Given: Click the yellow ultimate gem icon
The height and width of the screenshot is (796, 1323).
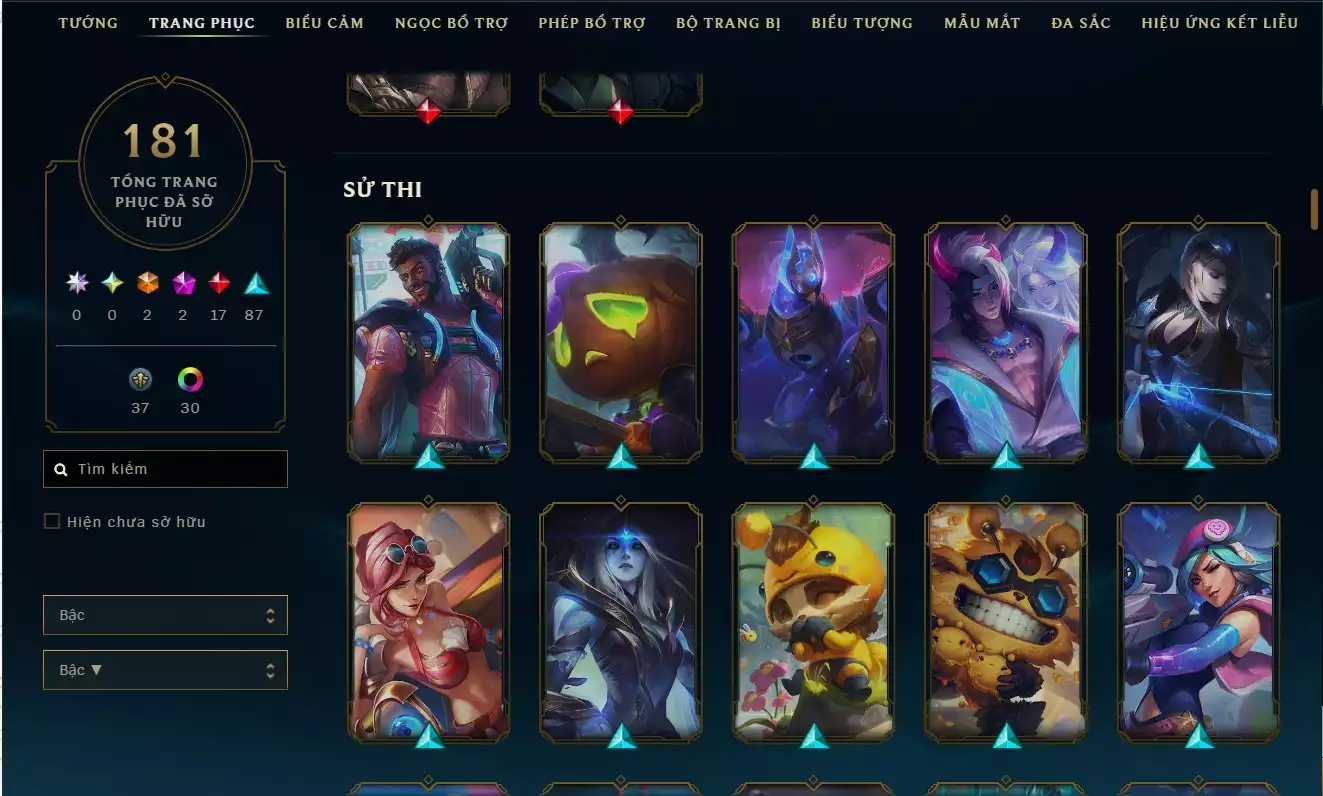Looking at the screenshot, I should pyautogui.click(x=111, y=283).
